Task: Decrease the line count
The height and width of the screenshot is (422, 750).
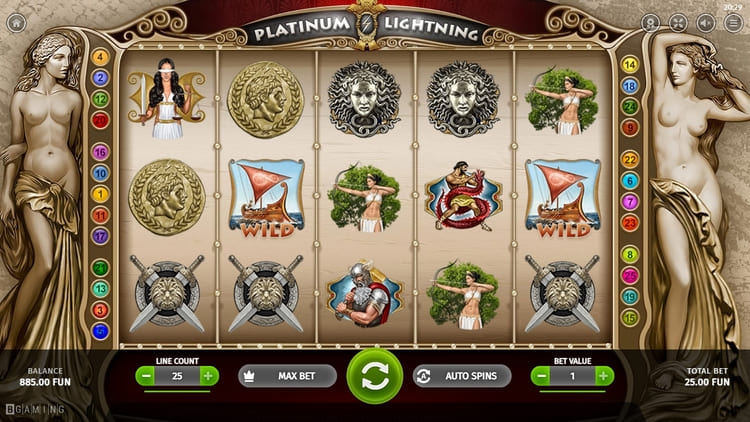Action: (146, 376)
